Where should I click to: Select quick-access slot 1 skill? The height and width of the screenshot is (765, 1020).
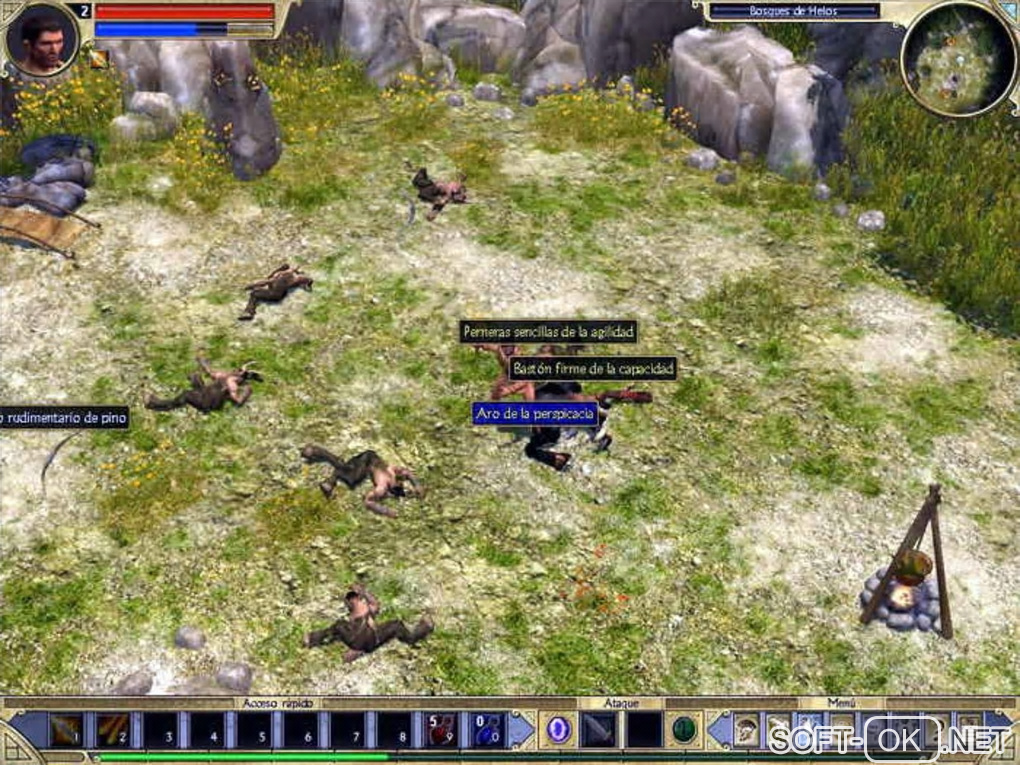click(66, 730)
